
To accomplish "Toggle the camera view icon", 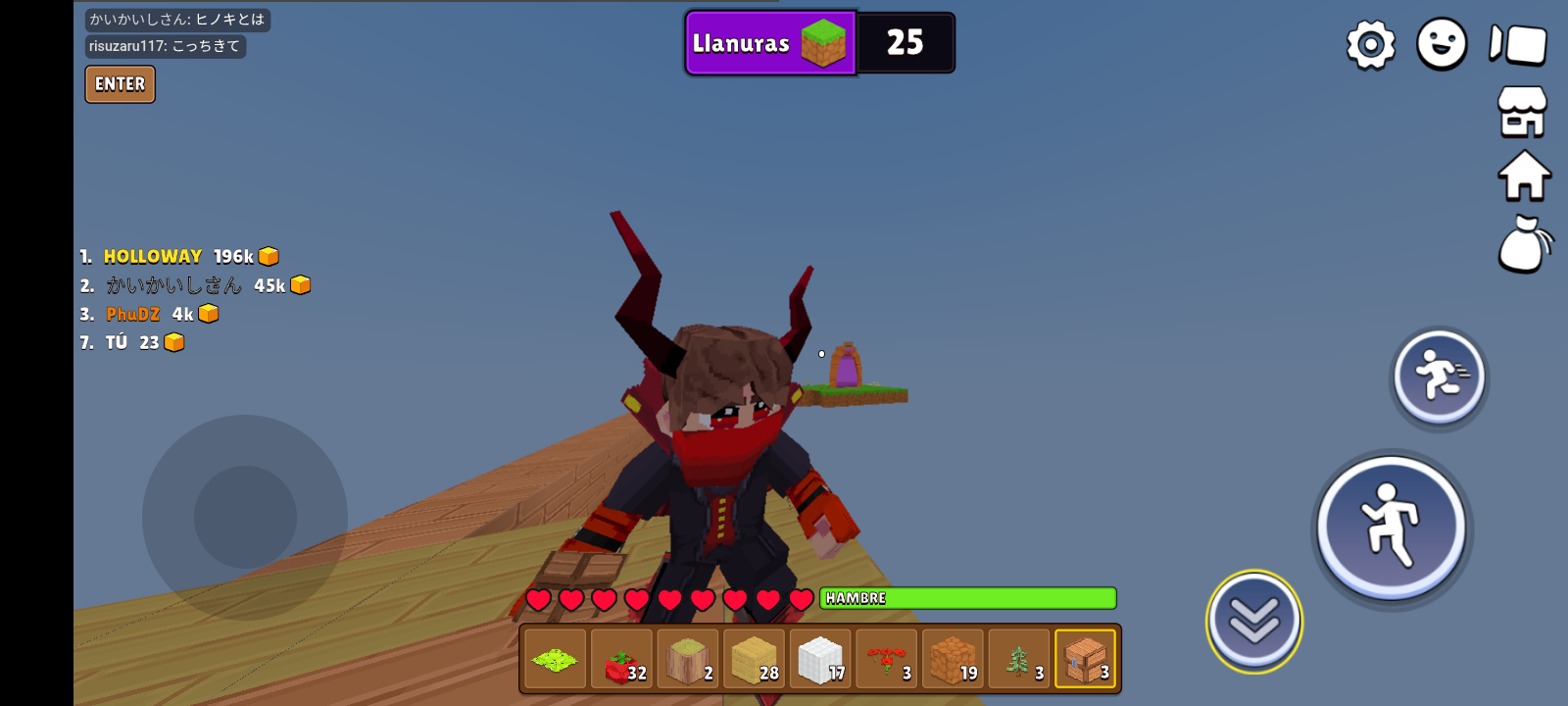I will click(x=1518, y=44).
